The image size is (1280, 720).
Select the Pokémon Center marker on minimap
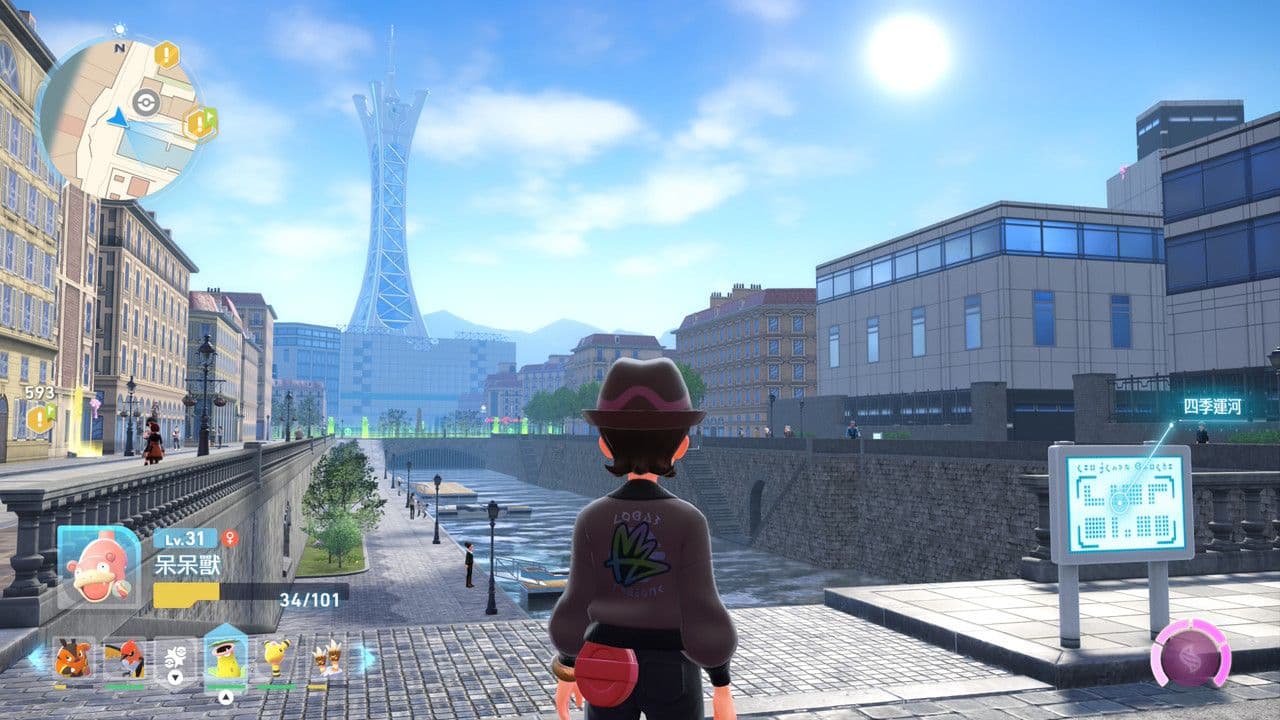point(146,102)
